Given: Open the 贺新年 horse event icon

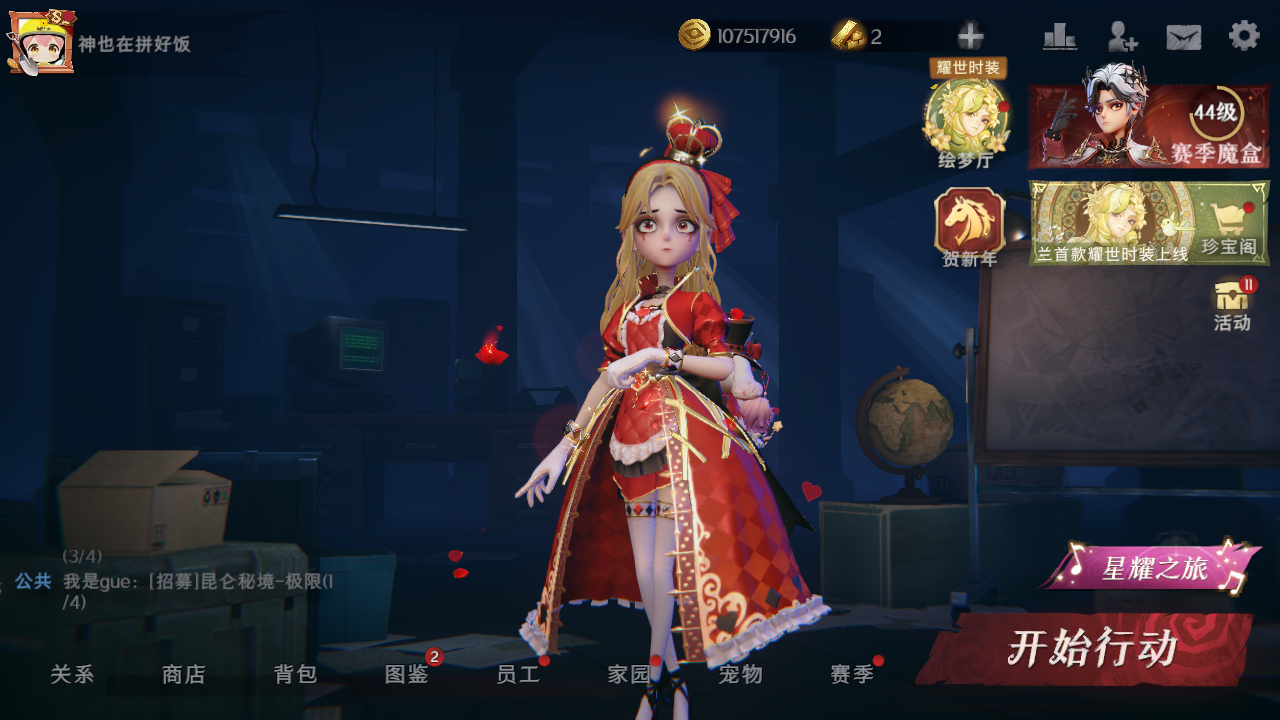Looking at the screenshot, I should [969, 225].
